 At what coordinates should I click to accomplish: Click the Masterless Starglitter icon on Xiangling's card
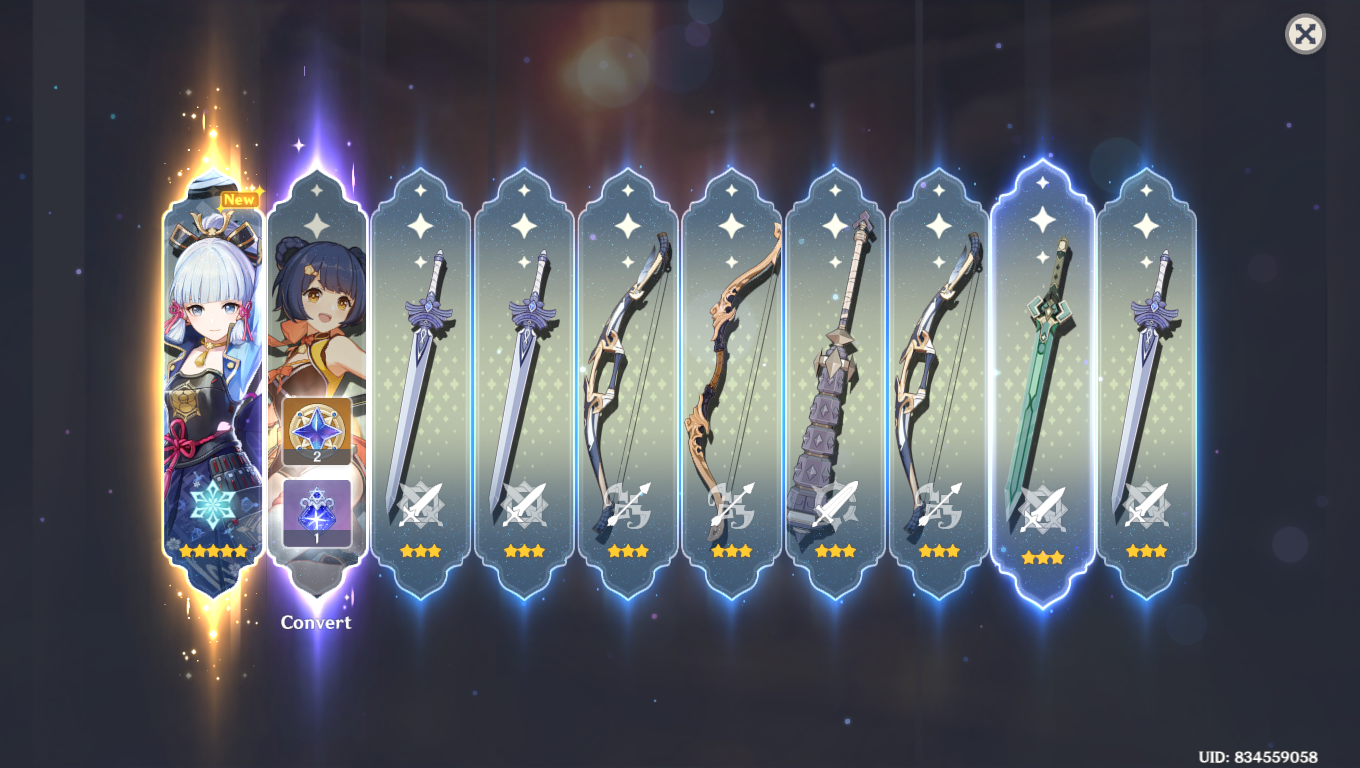pos(316,429)
